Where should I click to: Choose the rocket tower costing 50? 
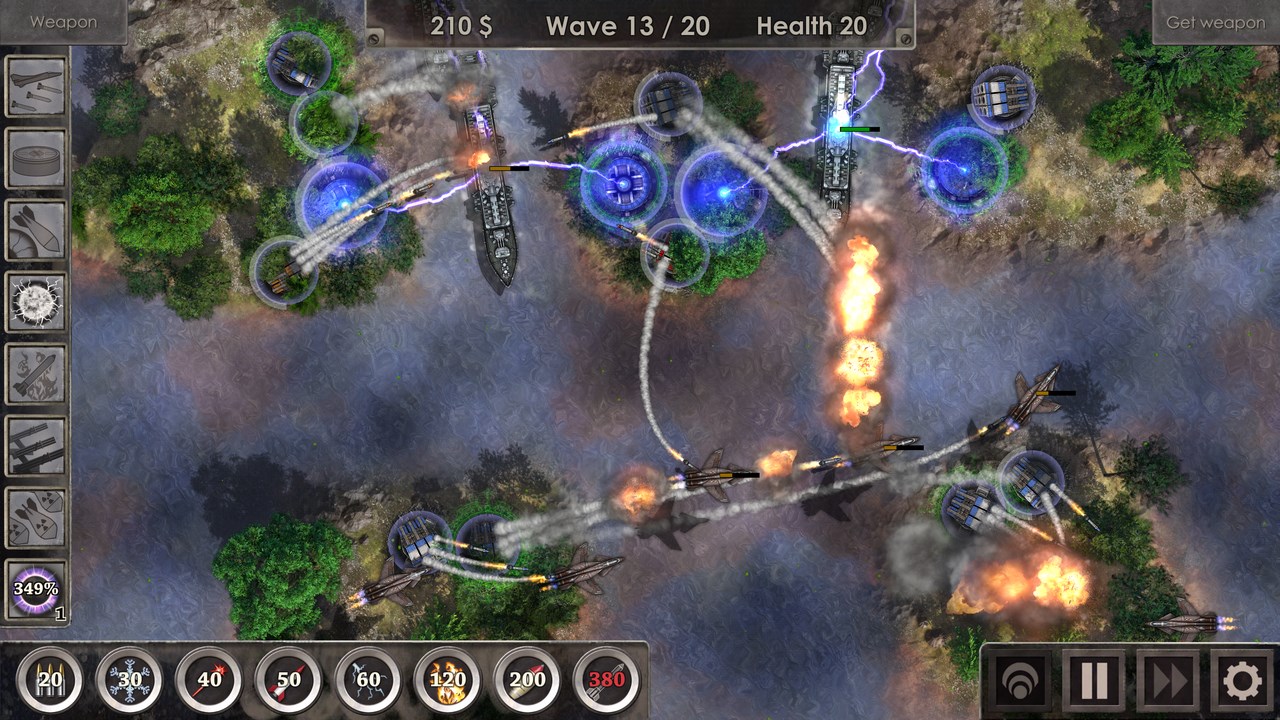point(288,679)
